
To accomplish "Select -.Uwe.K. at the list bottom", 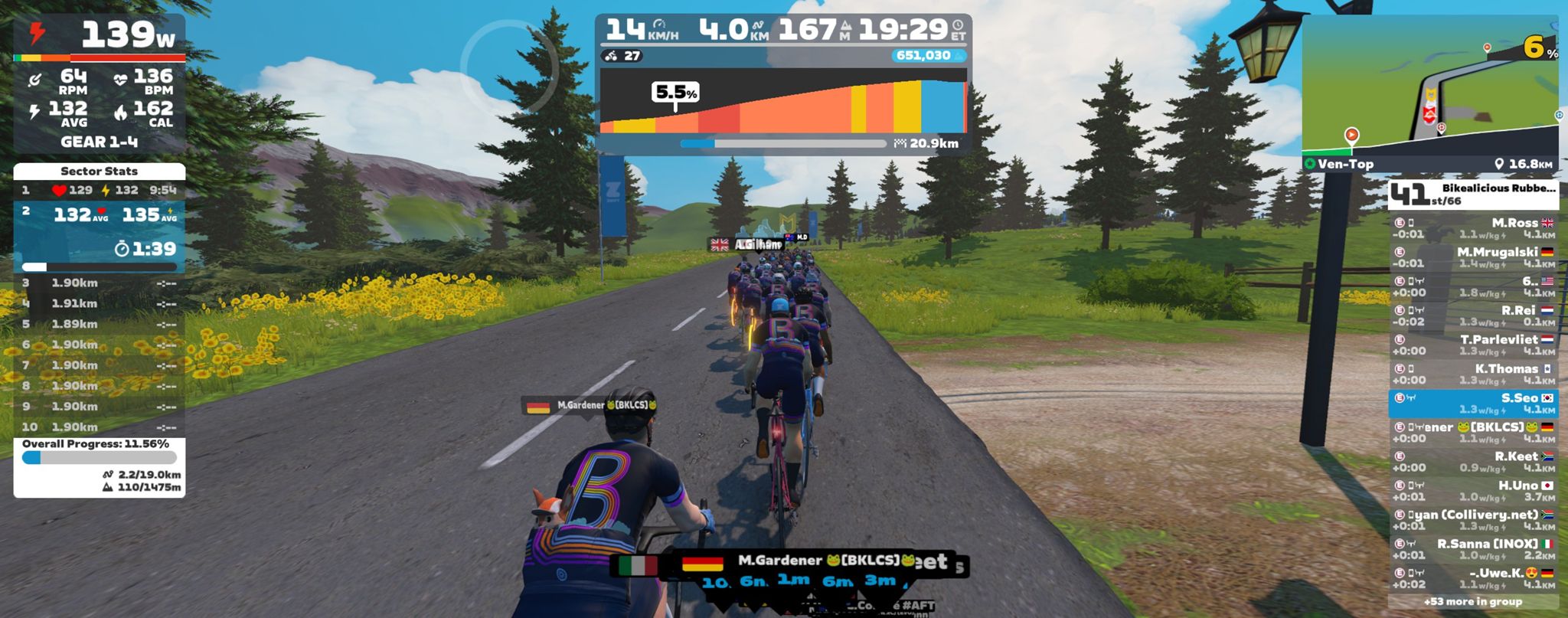I will click(1472, 578).
